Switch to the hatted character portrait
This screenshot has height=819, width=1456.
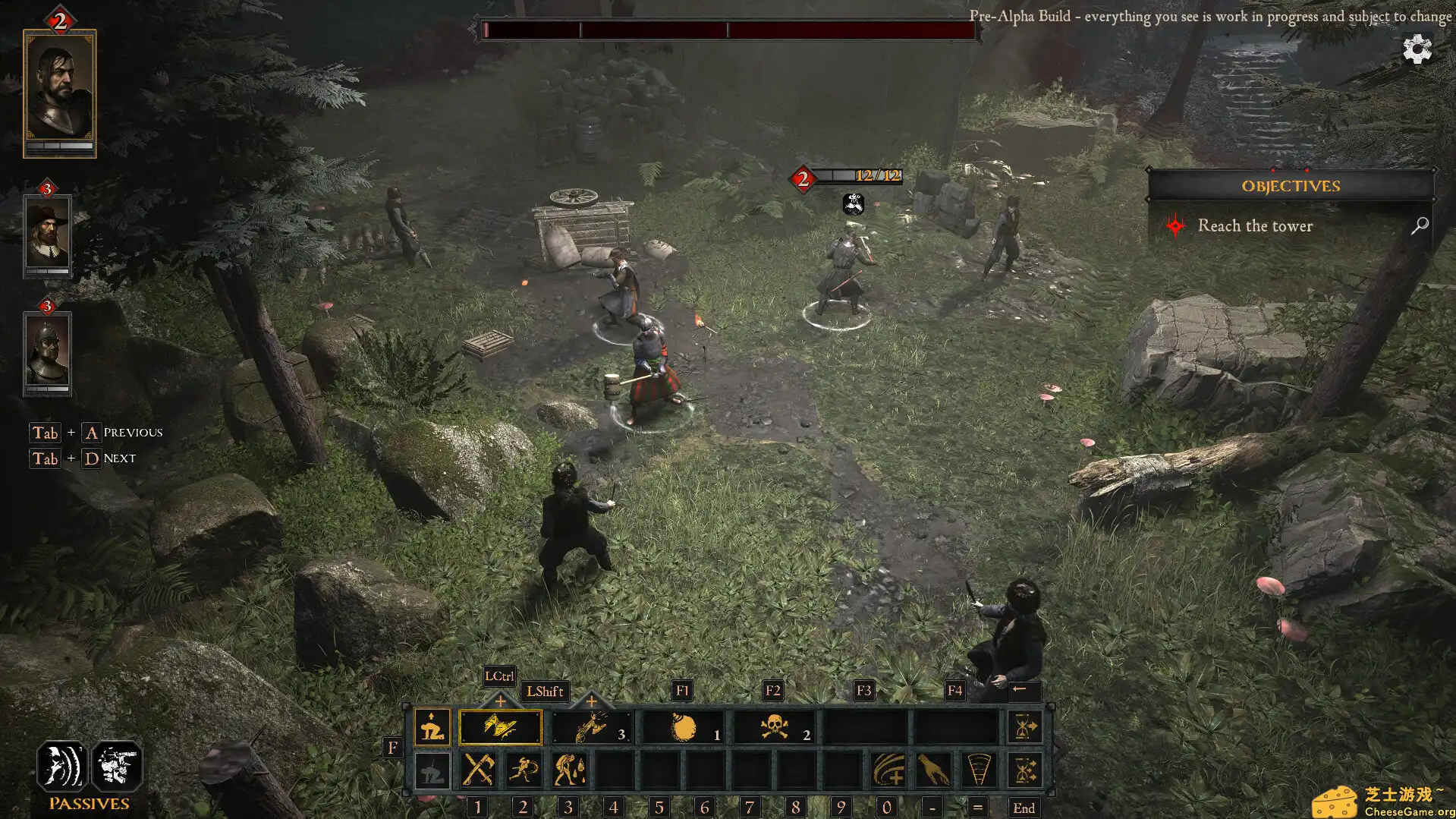coord(48,234)
